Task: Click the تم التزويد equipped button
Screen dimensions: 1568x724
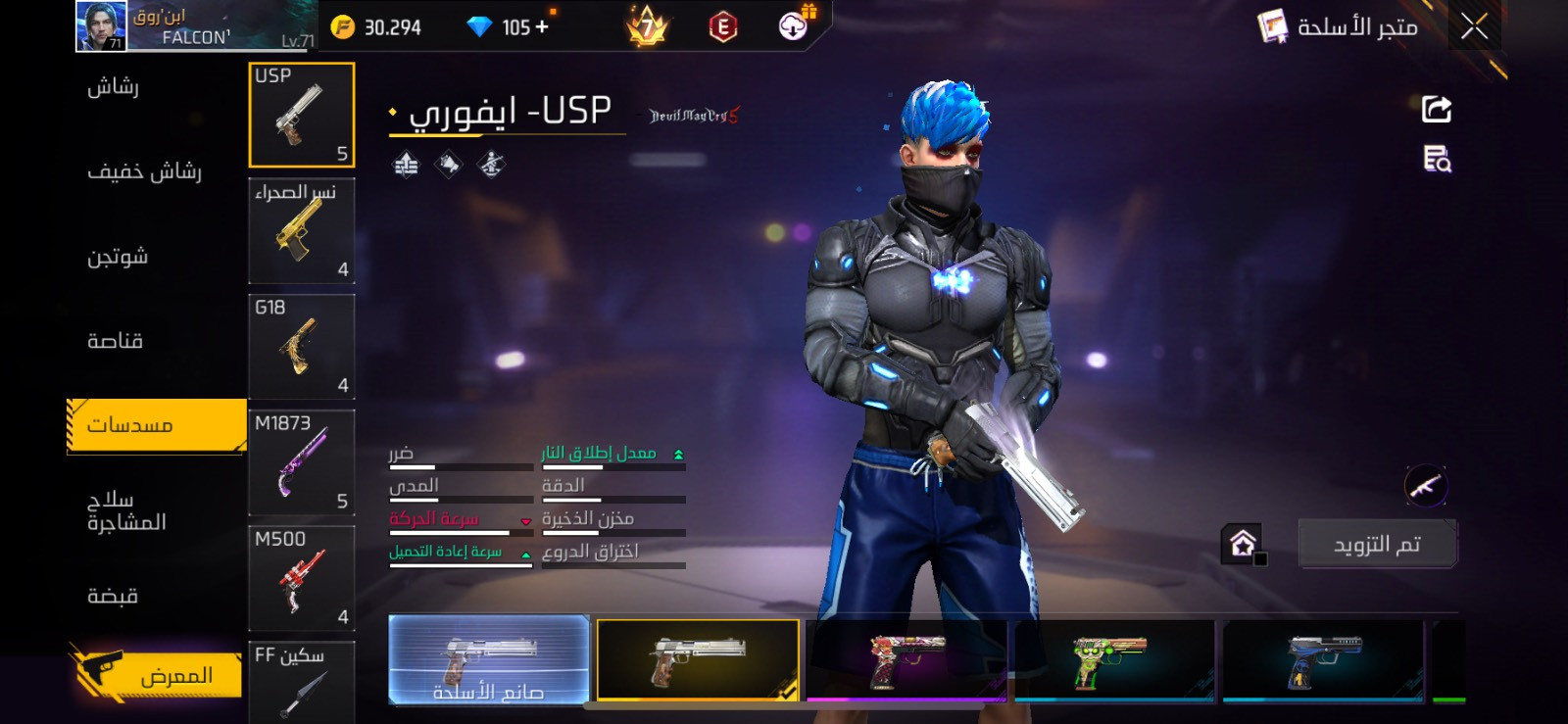Action: click(x=1377, y=543)
